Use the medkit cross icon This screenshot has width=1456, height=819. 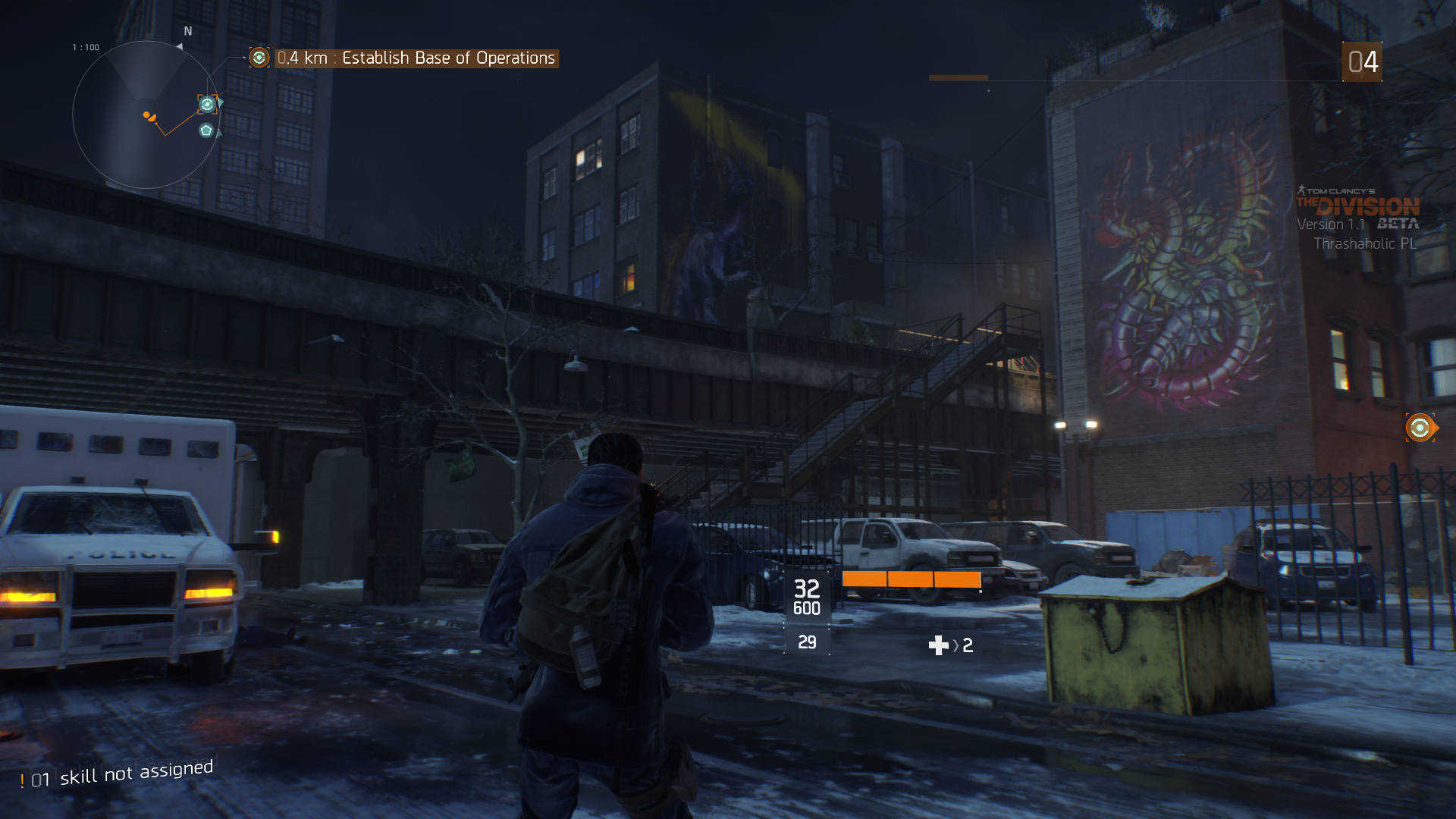(938, 645)
